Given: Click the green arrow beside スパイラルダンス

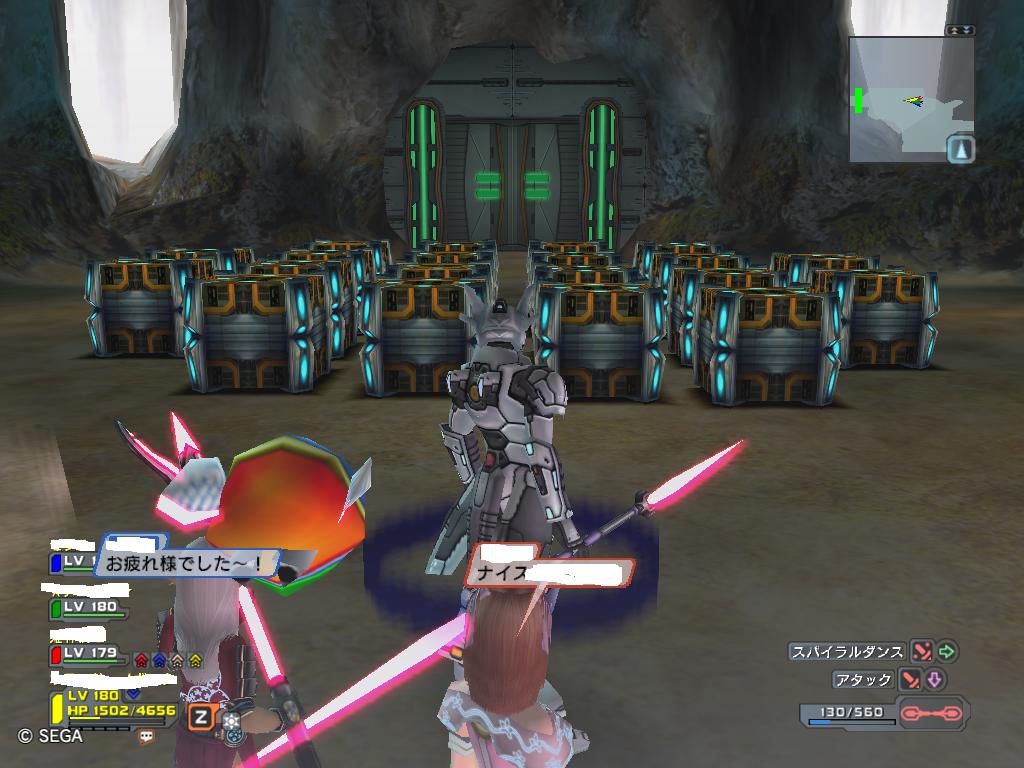Looking at the screenshot, I should 946,652.
